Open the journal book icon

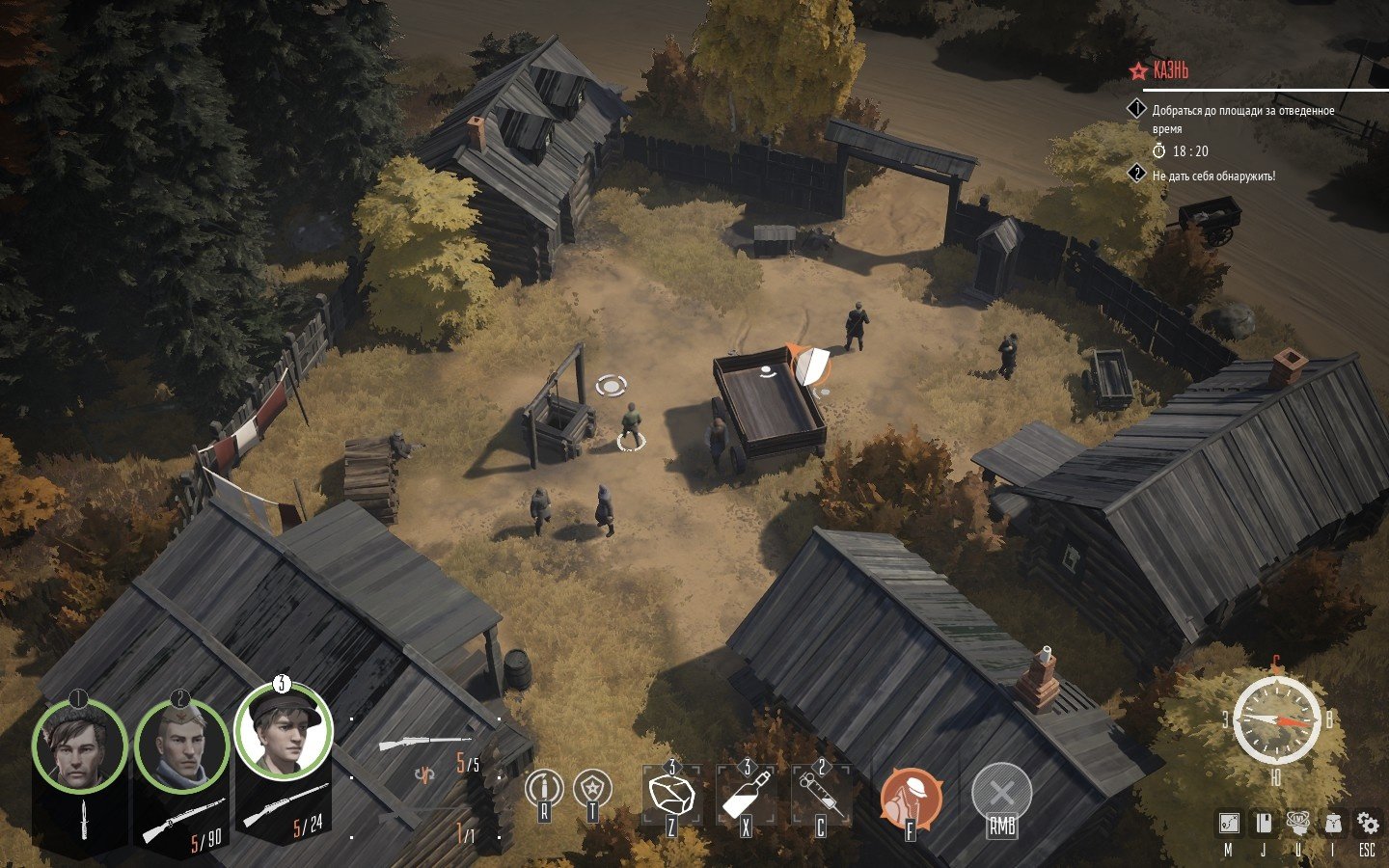pyautogui.click(x=1263, y=824)
